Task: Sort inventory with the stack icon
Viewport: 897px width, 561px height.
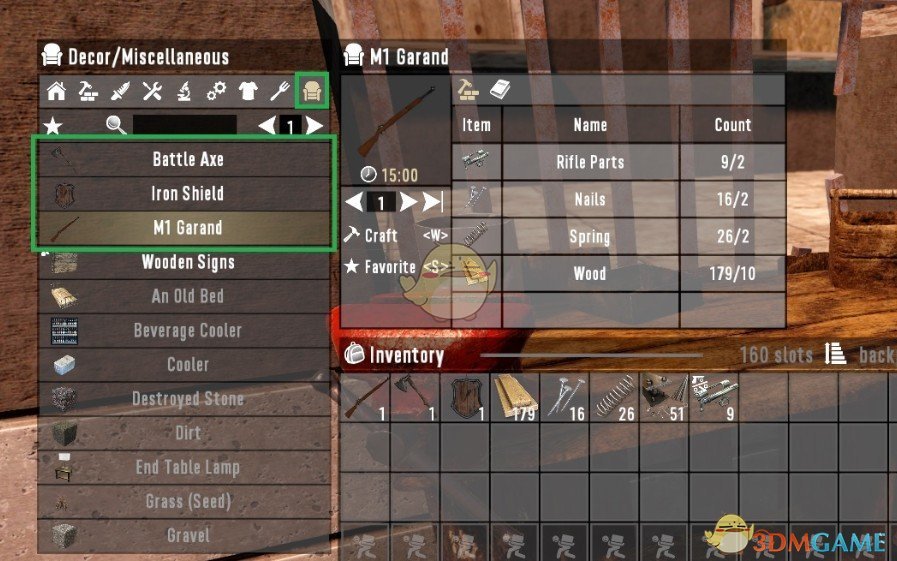Action: [835, 354]
